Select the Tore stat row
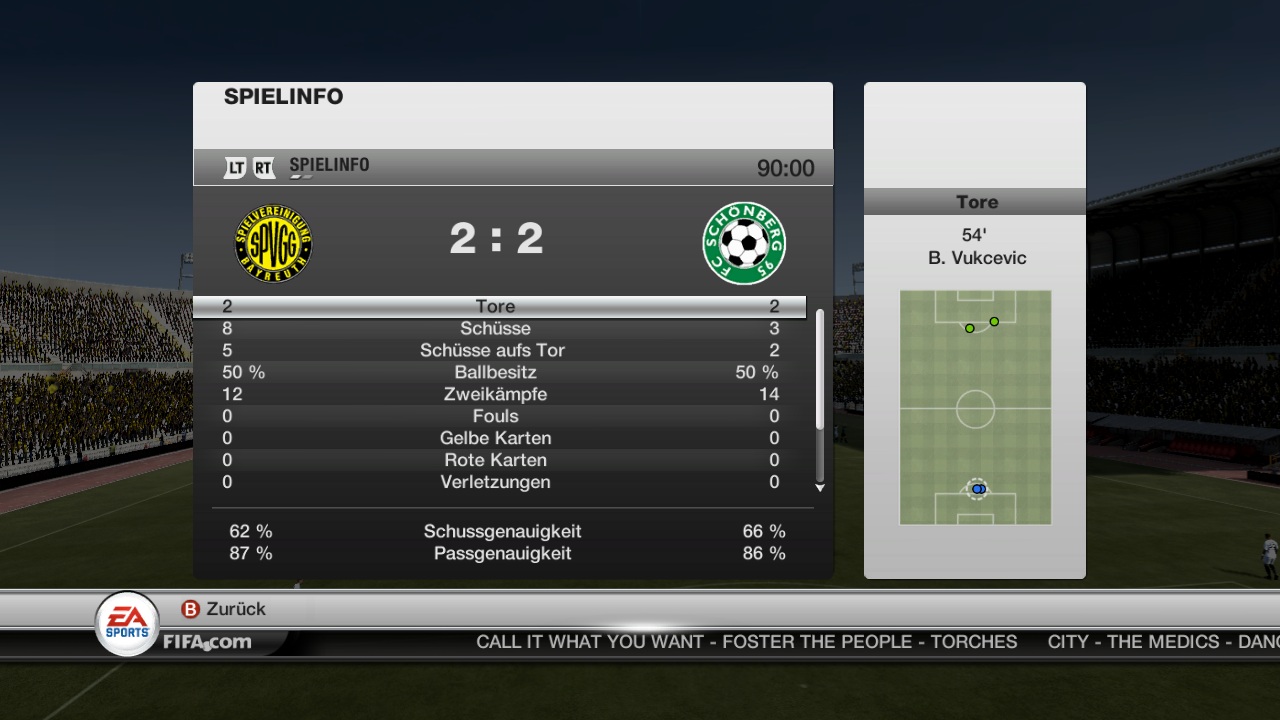Image resolution: width=1280 pixels, height=720 pixels. point(497,307)
